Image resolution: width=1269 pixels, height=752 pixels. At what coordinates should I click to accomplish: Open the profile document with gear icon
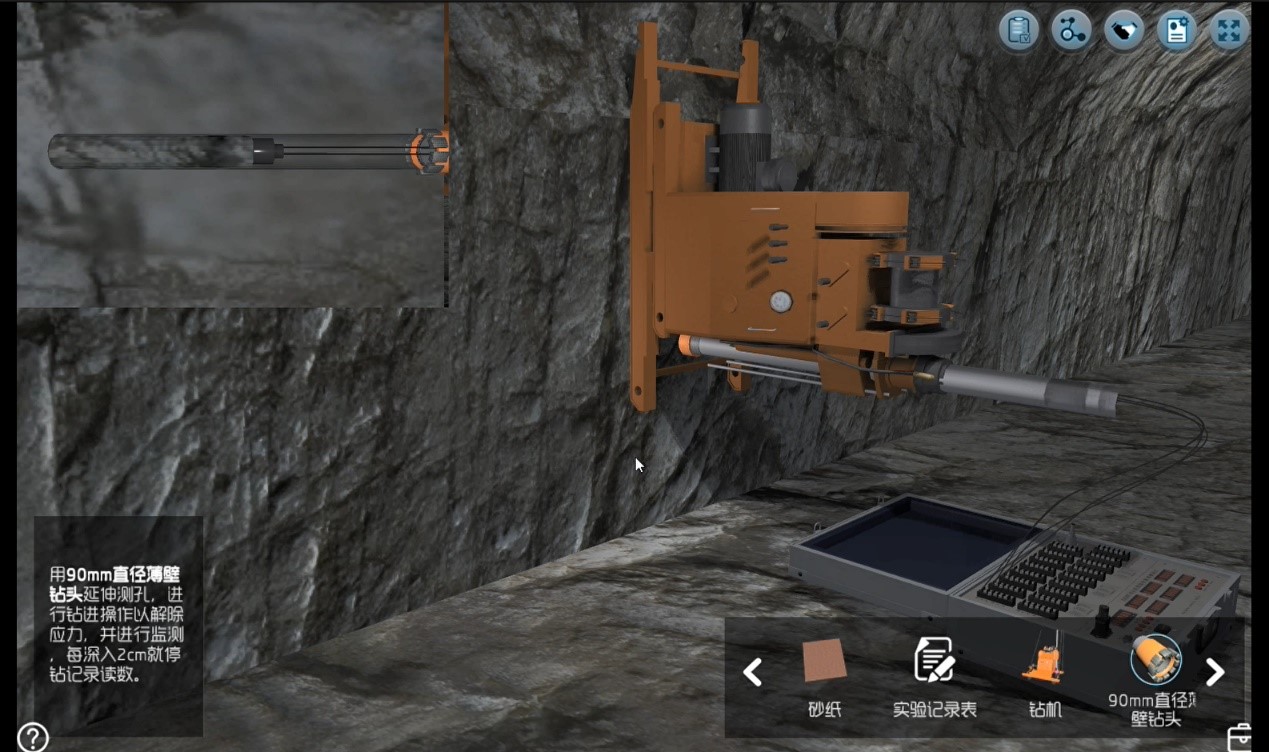(1177, 31)
